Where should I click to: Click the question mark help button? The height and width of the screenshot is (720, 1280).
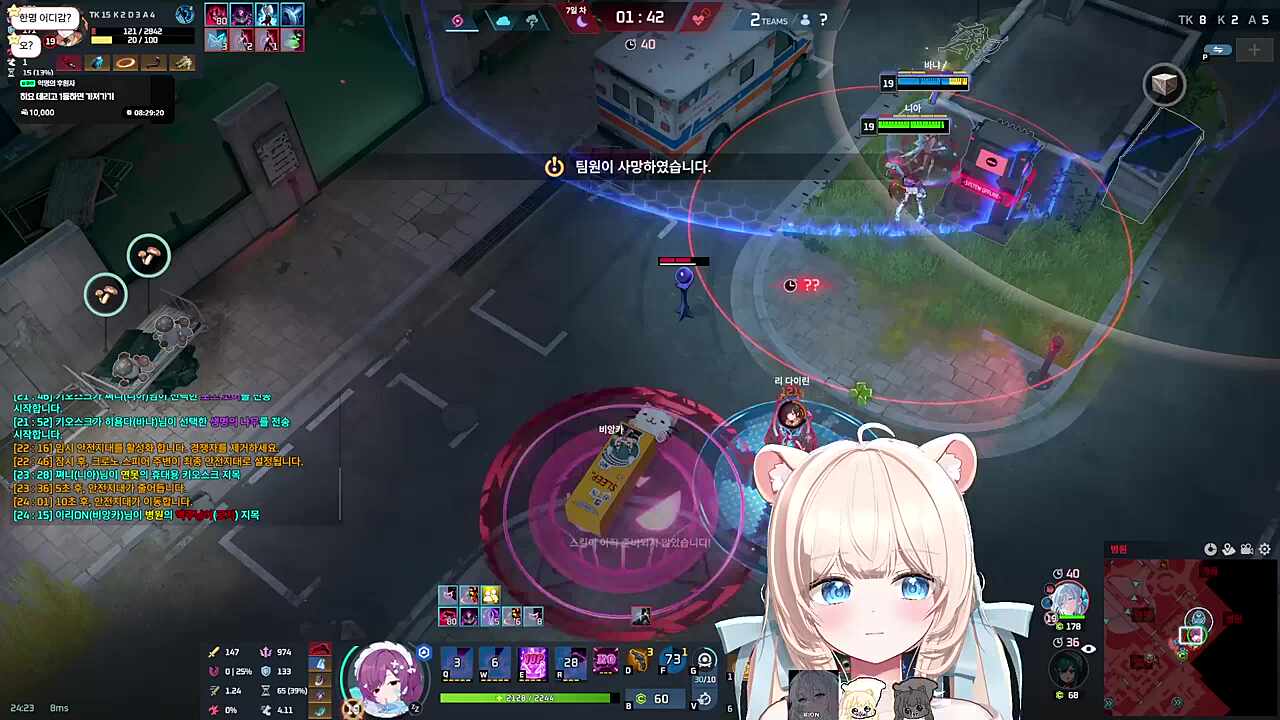coord(822,20)
